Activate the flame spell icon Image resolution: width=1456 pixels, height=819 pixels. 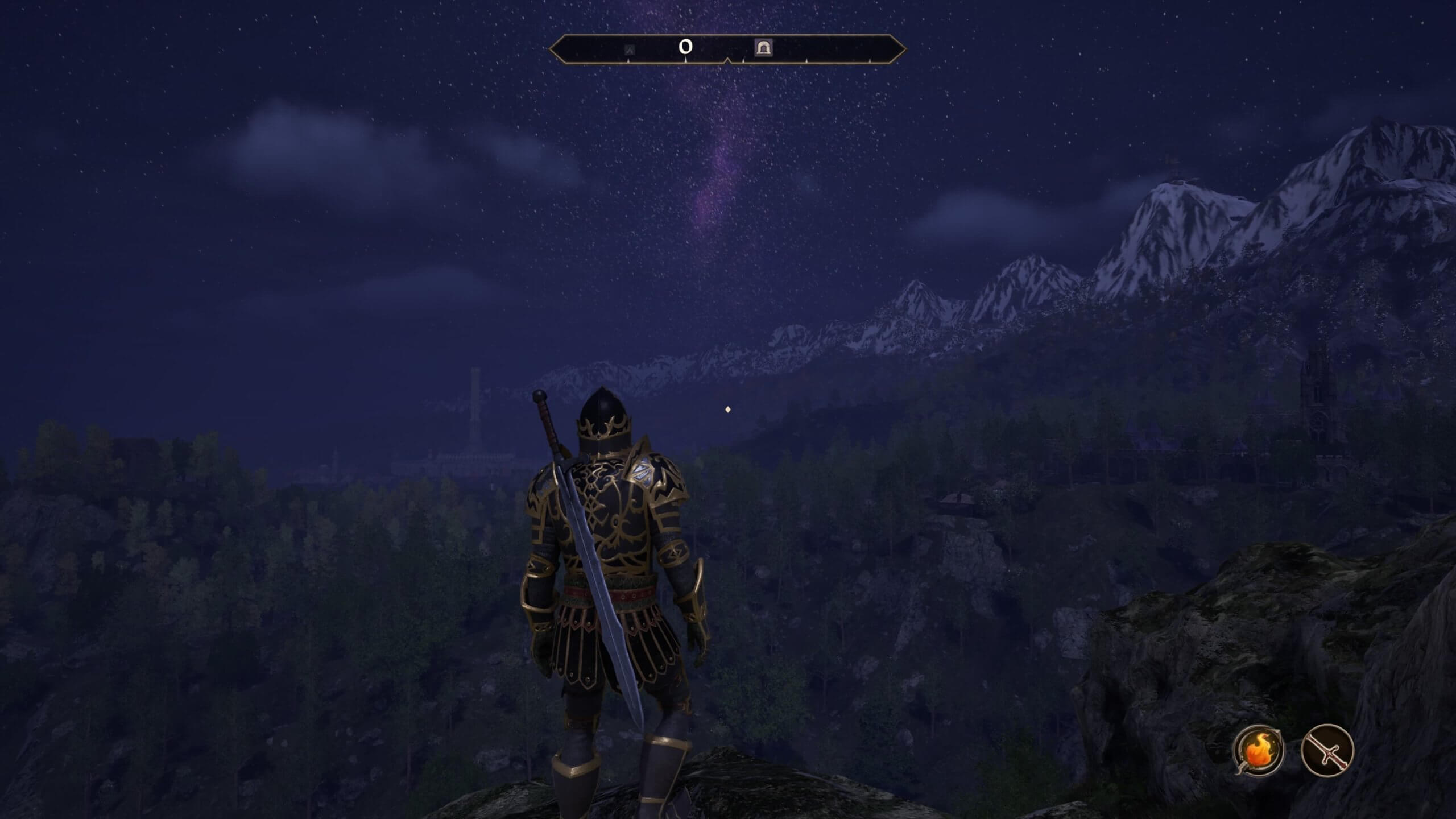[x=1258, y=750]
